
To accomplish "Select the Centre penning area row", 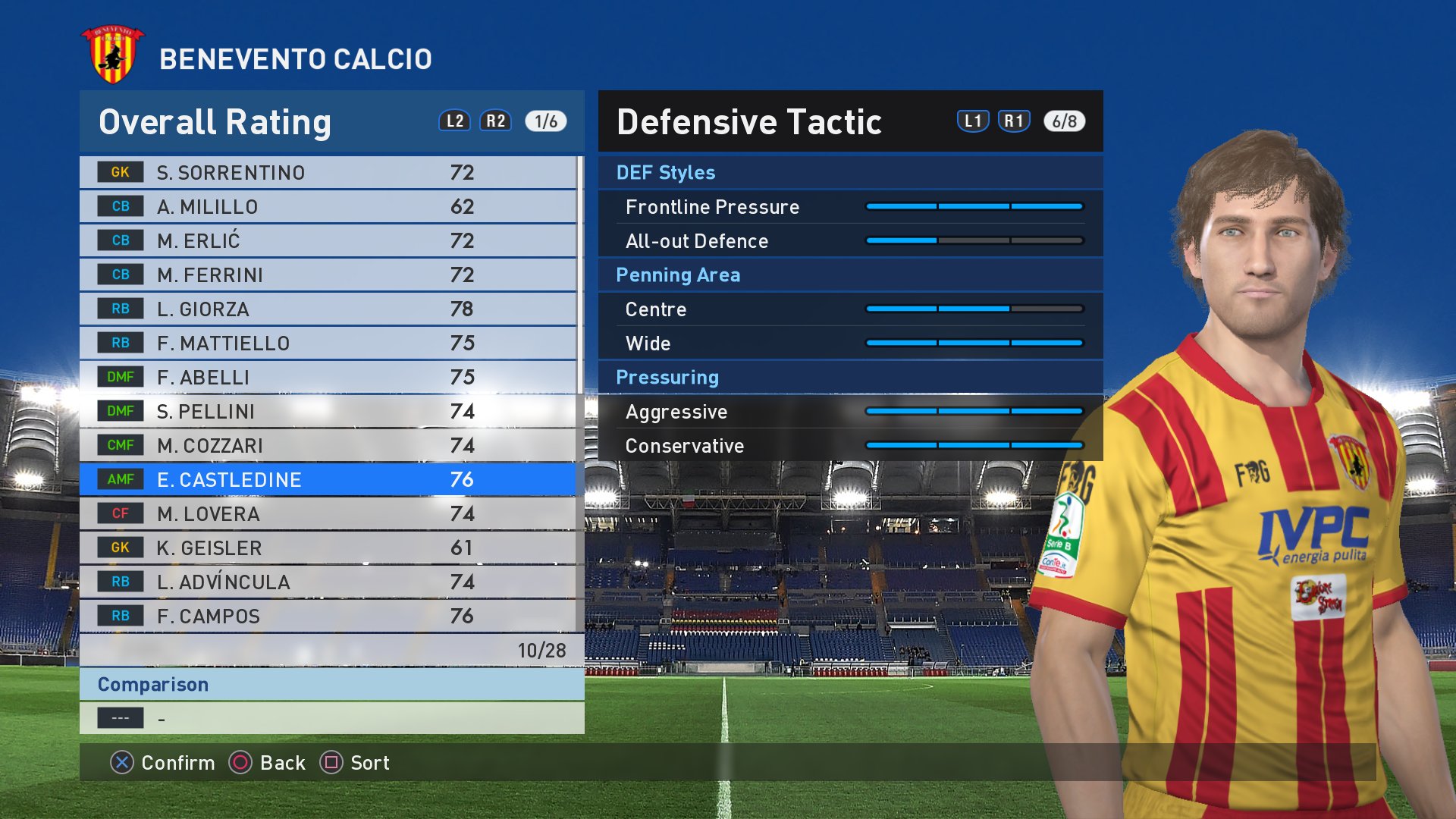I will coord(849,309).
